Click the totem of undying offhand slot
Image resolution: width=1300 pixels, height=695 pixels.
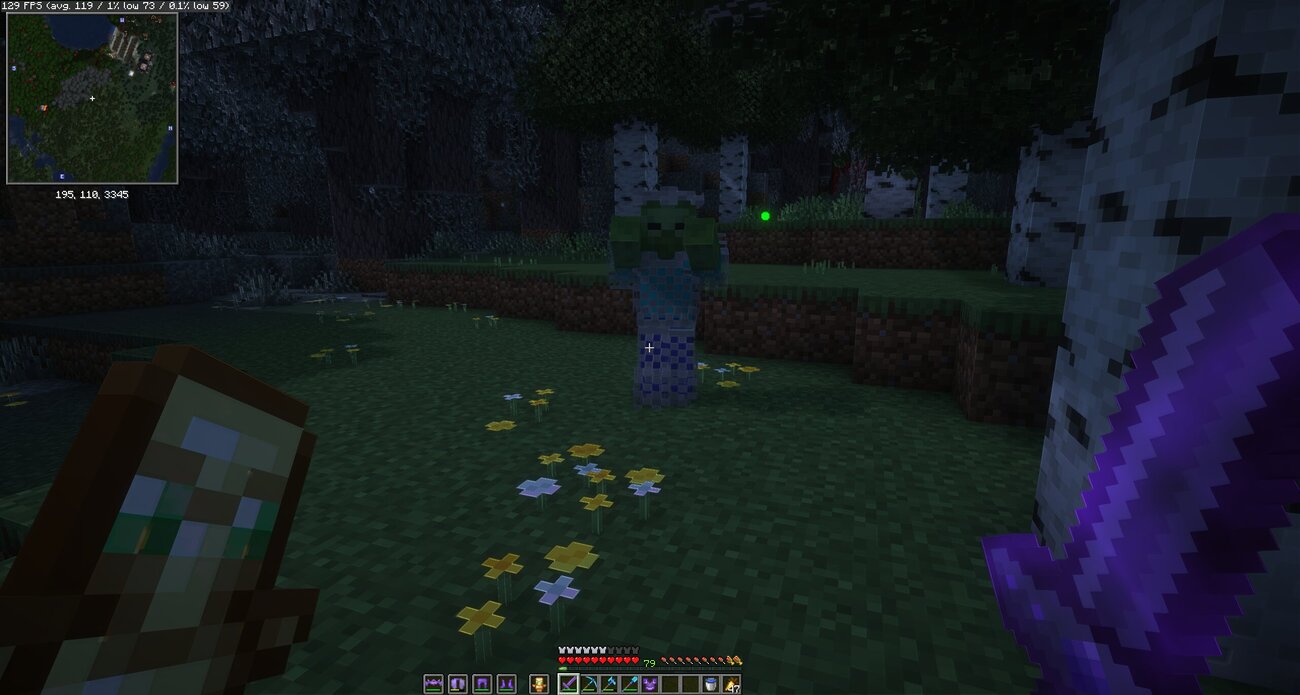[539, 684]
